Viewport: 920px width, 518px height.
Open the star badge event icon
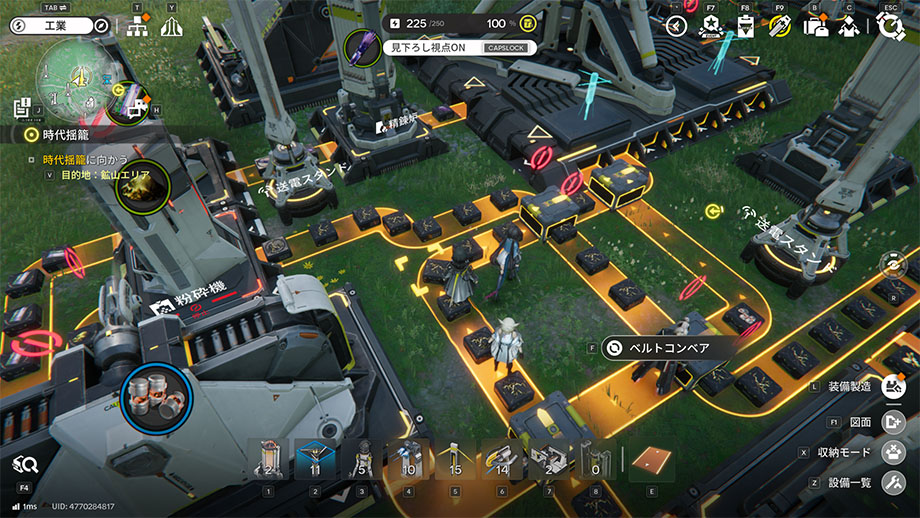pyautogui.click(x=711, y=27)
